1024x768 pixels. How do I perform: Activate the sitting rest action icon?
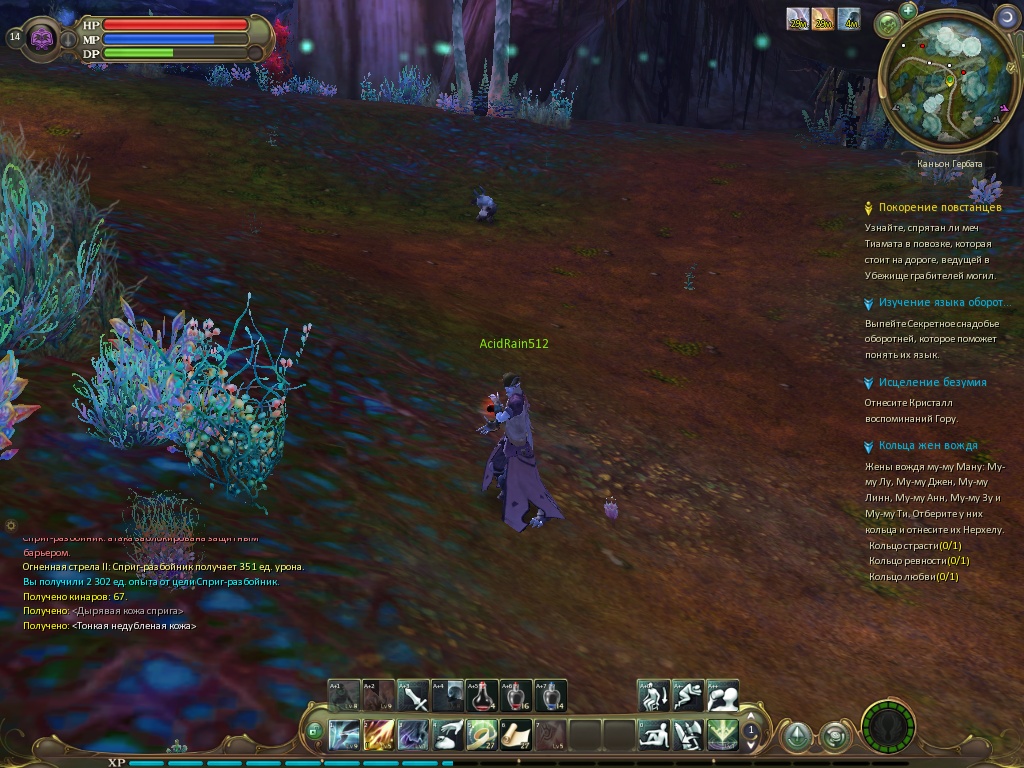click(x=654, y=735)
